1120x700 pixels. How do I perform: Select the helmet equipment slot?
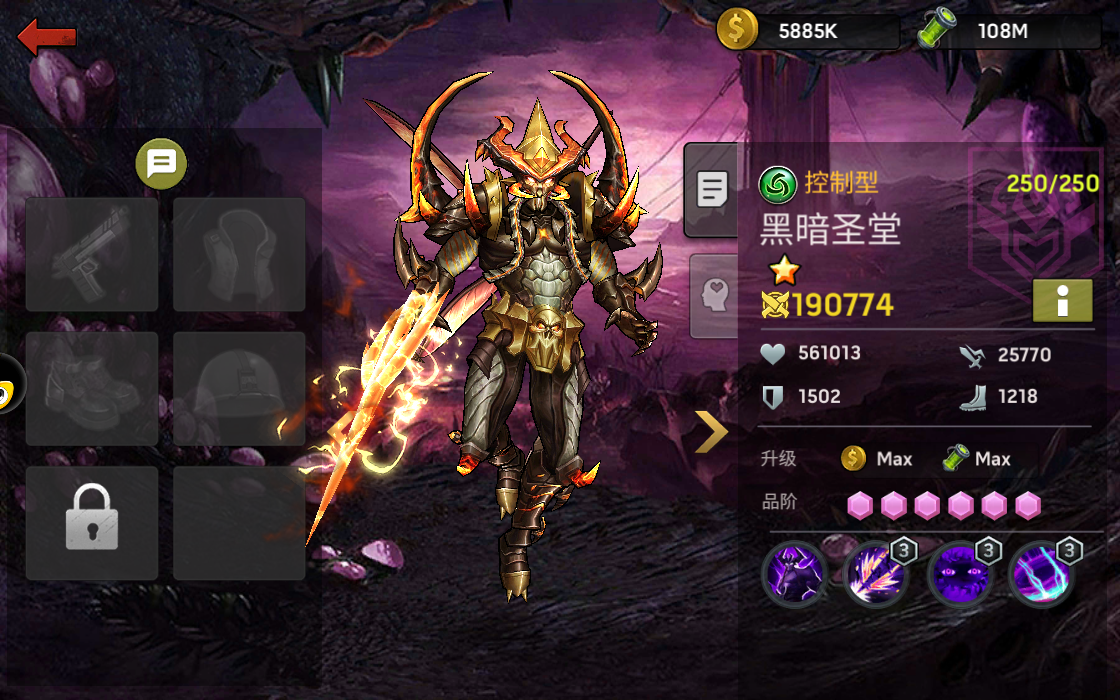[x=239, y=388]
